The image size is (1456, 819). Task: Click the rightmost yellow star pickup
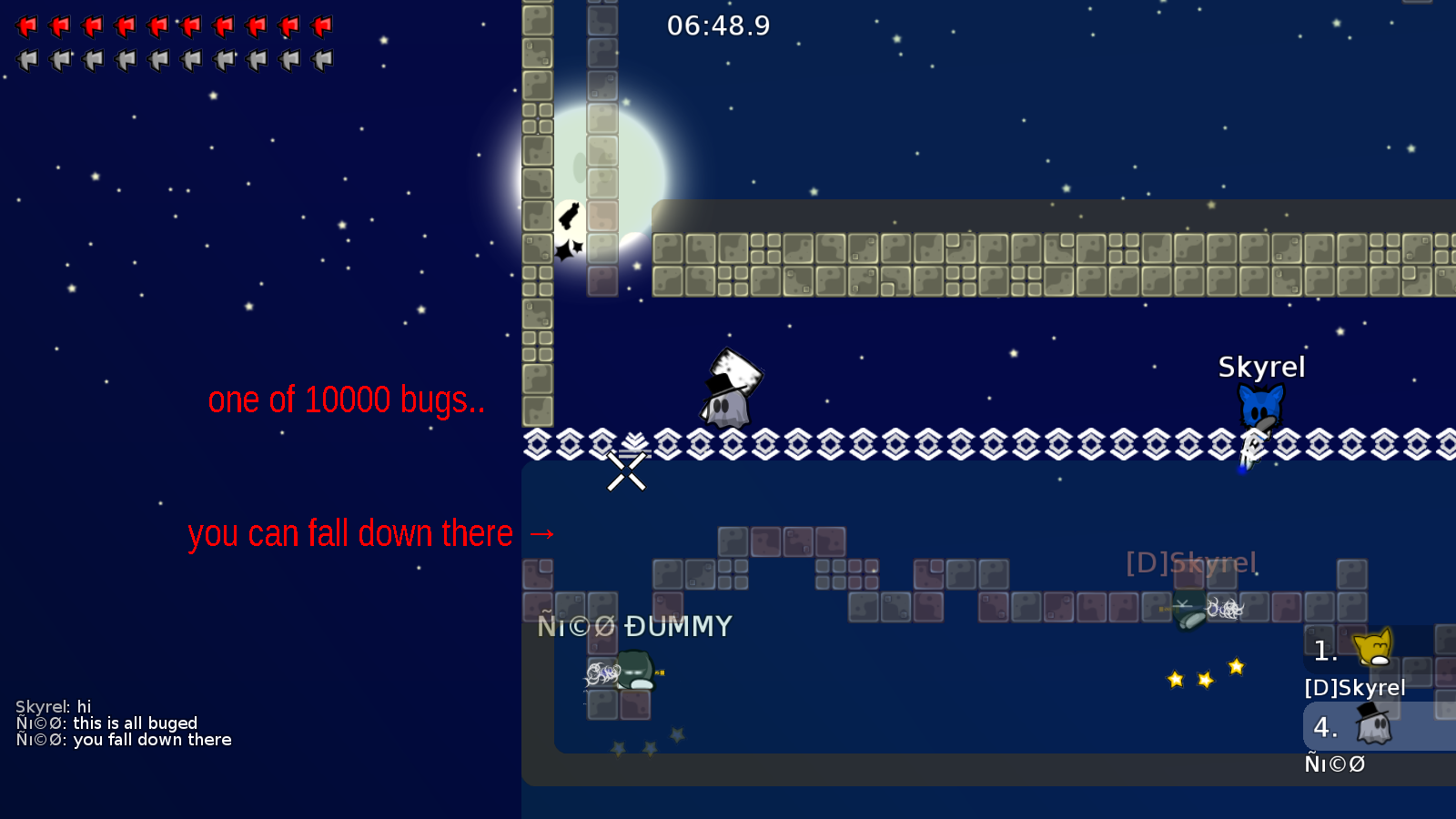(1235, 666)
